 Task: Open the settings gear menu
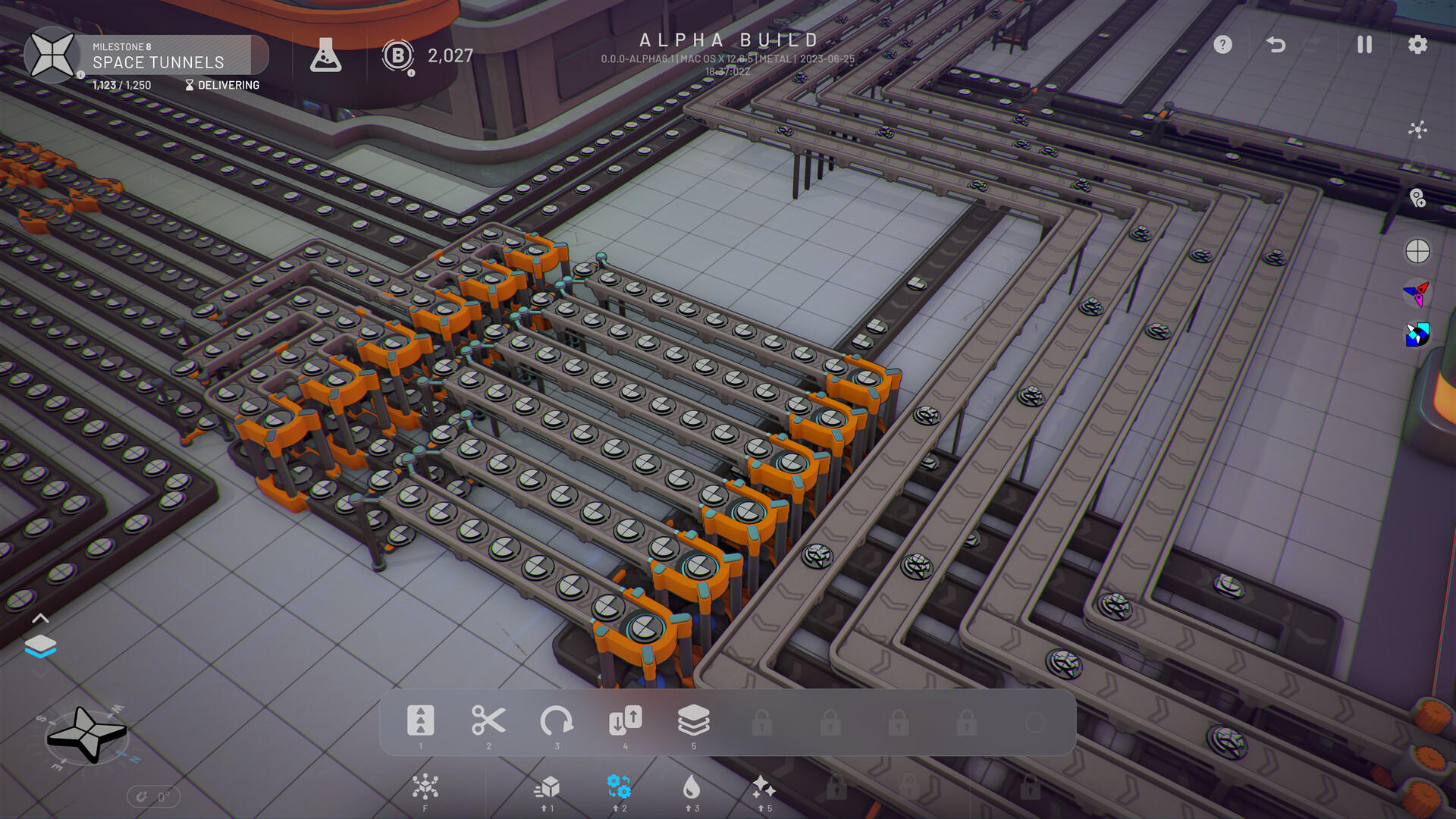click(x=1417, y=45)
